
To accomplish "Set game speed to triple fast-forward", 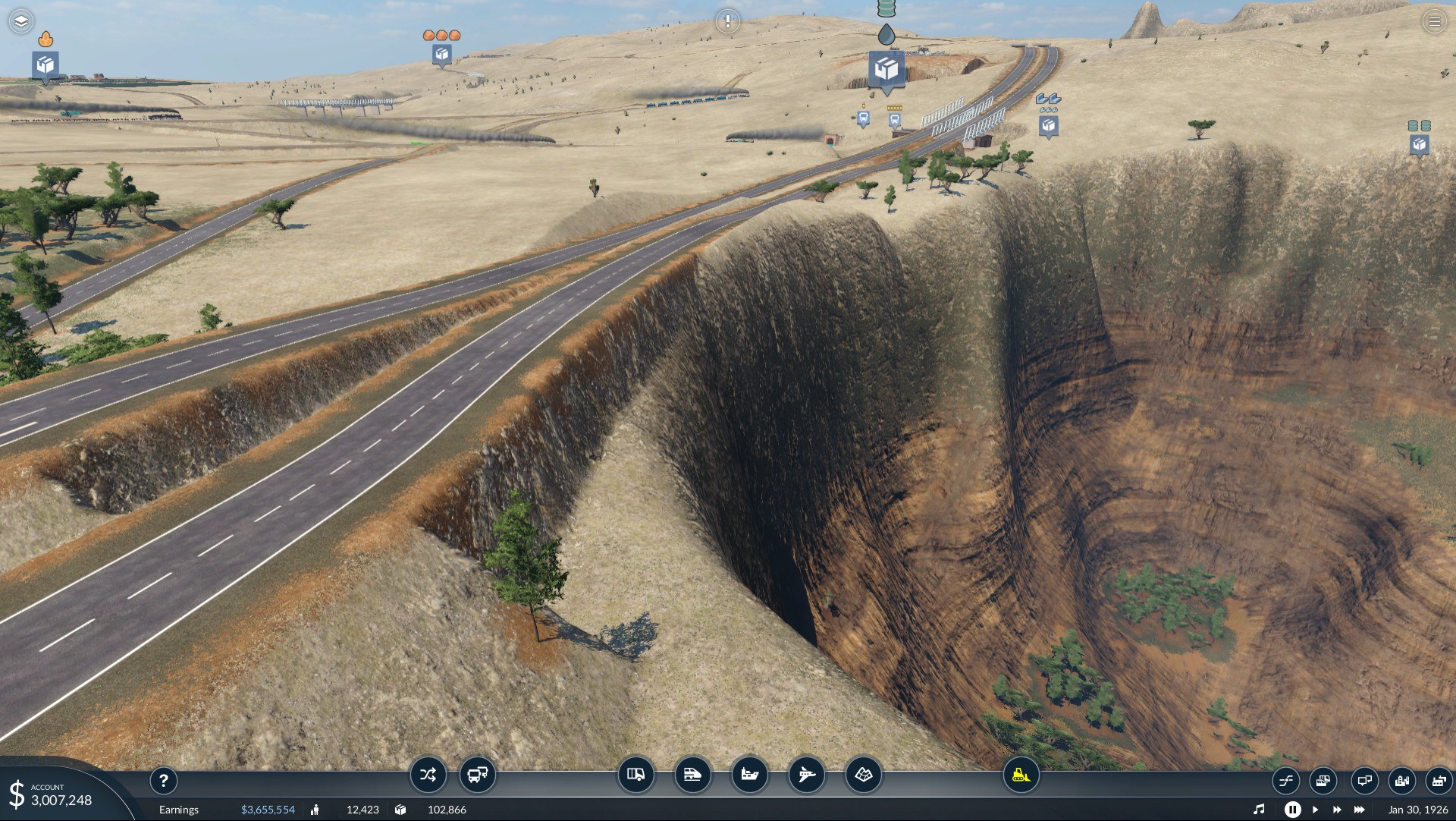I will pyautogui.click(x=1360, y=810).
